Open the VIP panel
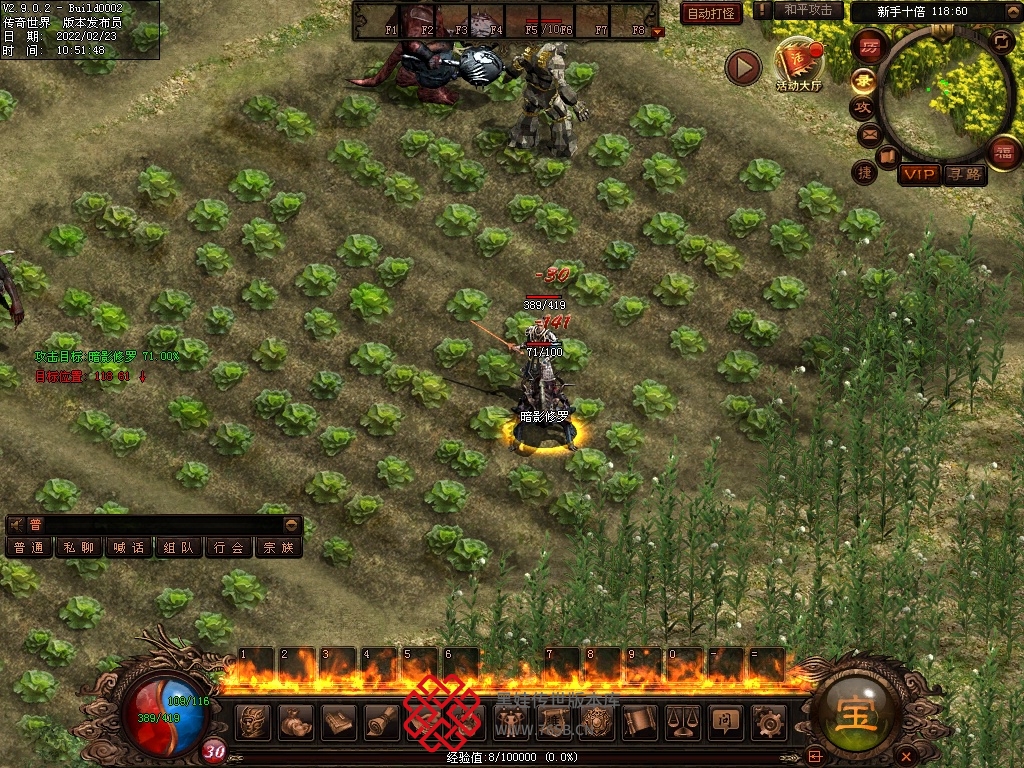 (919, 175)
